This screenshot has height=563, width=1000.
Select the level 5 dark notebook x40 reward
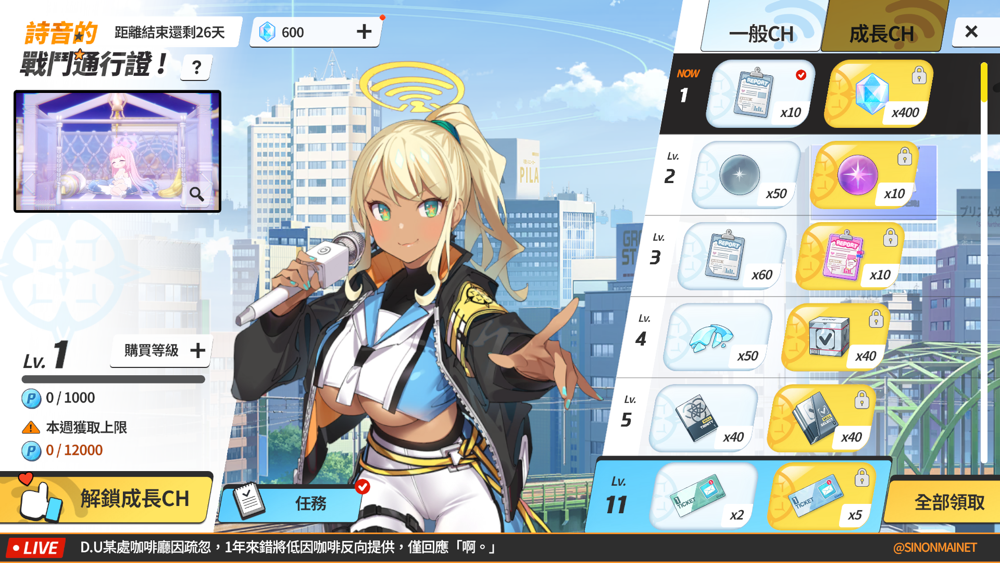702,418
